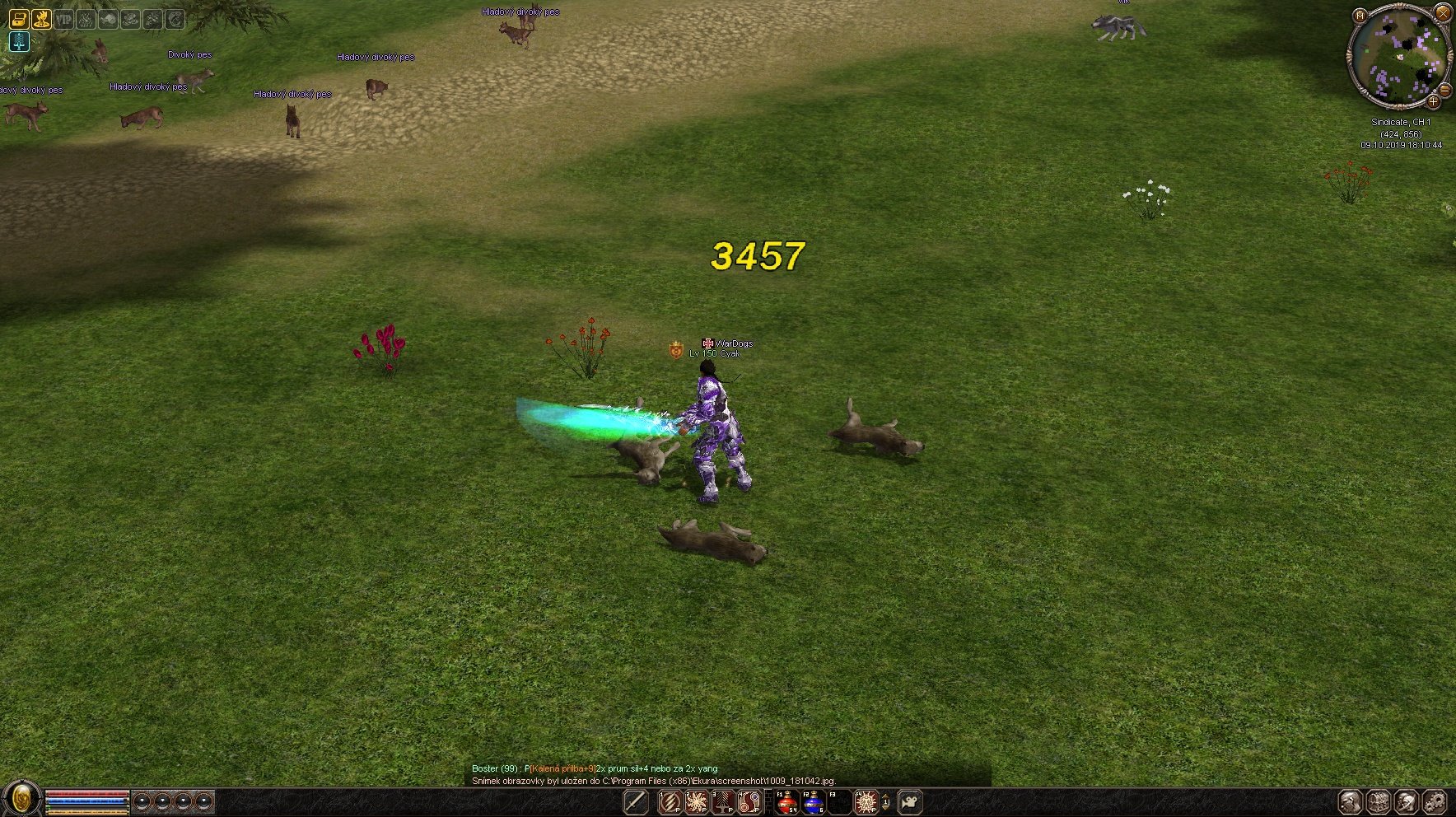
Task: Click on the circular minimap
Action: [x=1399, y=58]
